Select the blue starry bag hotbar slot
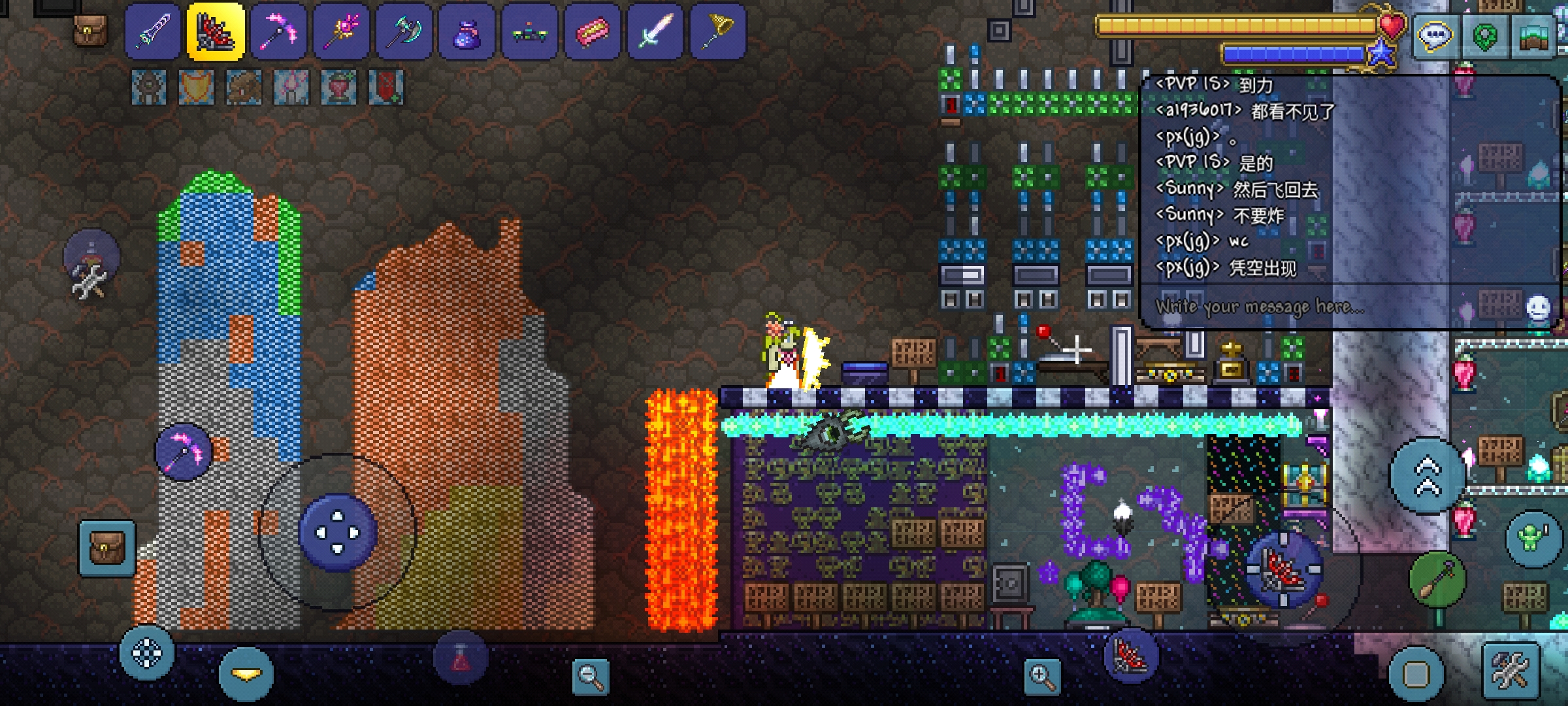The height and width of the screenshot is (706, 1568). click(466, 31)
